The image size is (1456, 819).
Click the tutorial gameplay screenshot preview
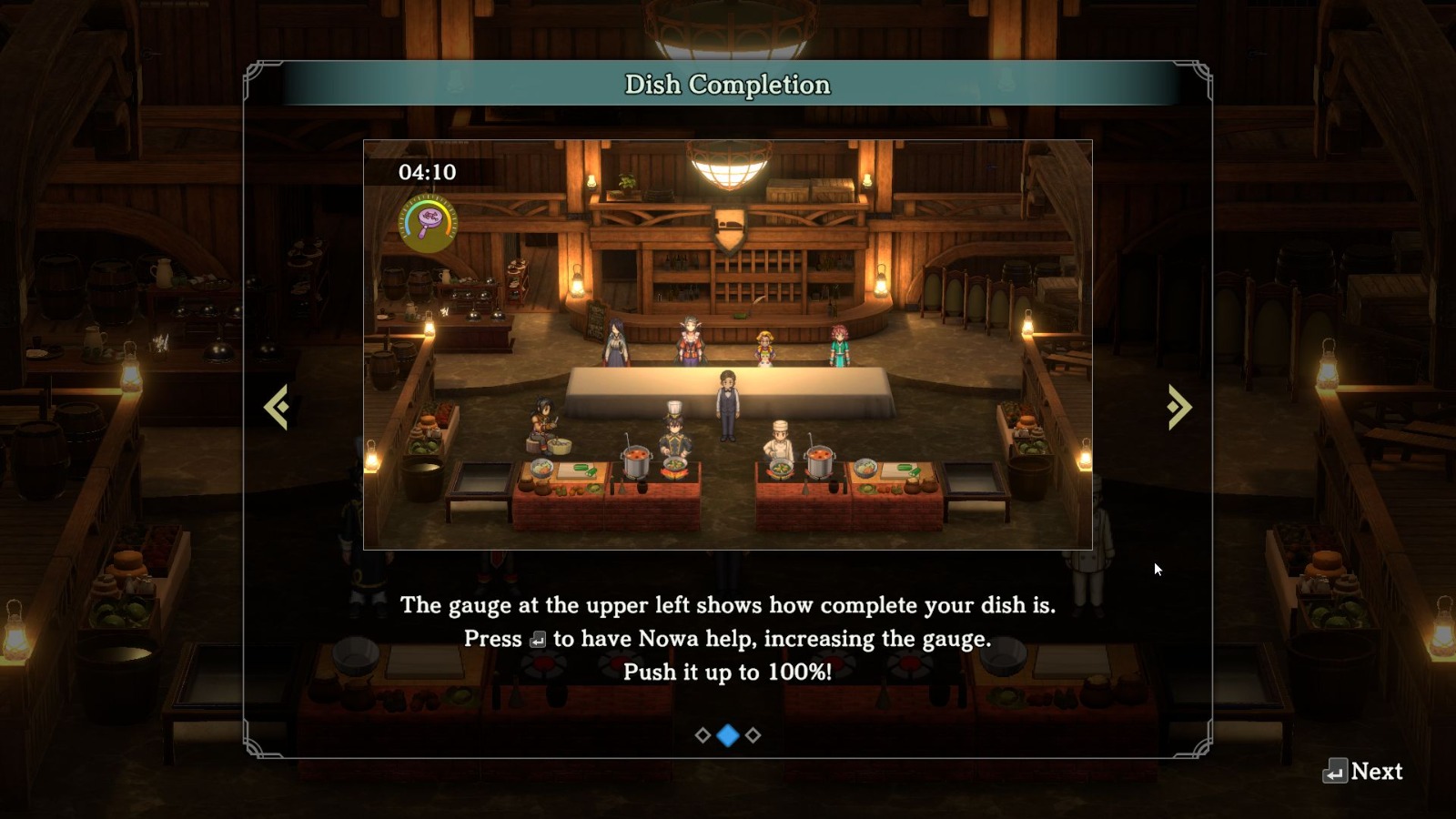728,346
